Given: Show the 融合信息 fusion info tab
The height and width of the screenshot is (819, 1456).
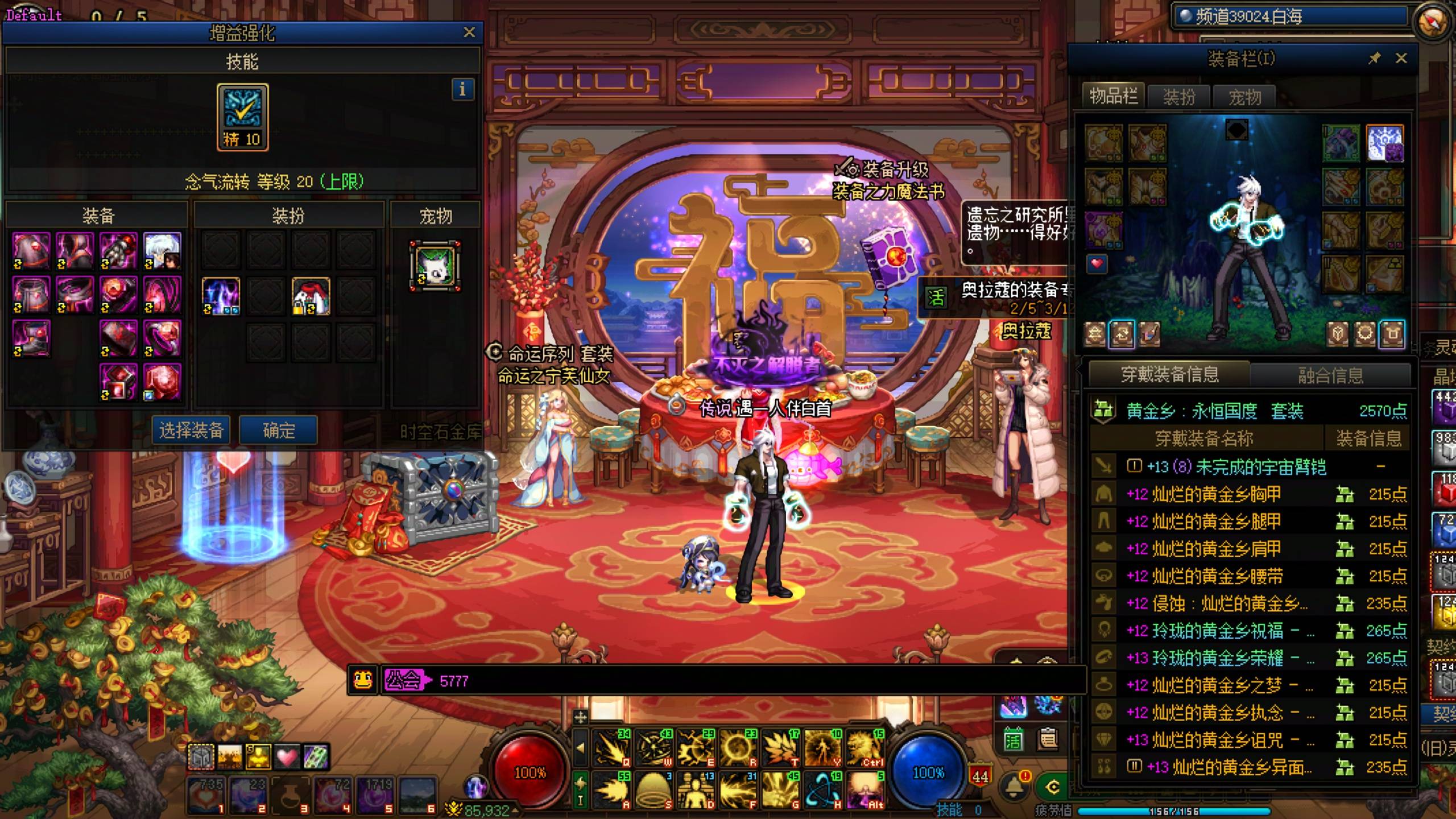Looking at the screenshot, I should coord(1330,375).
